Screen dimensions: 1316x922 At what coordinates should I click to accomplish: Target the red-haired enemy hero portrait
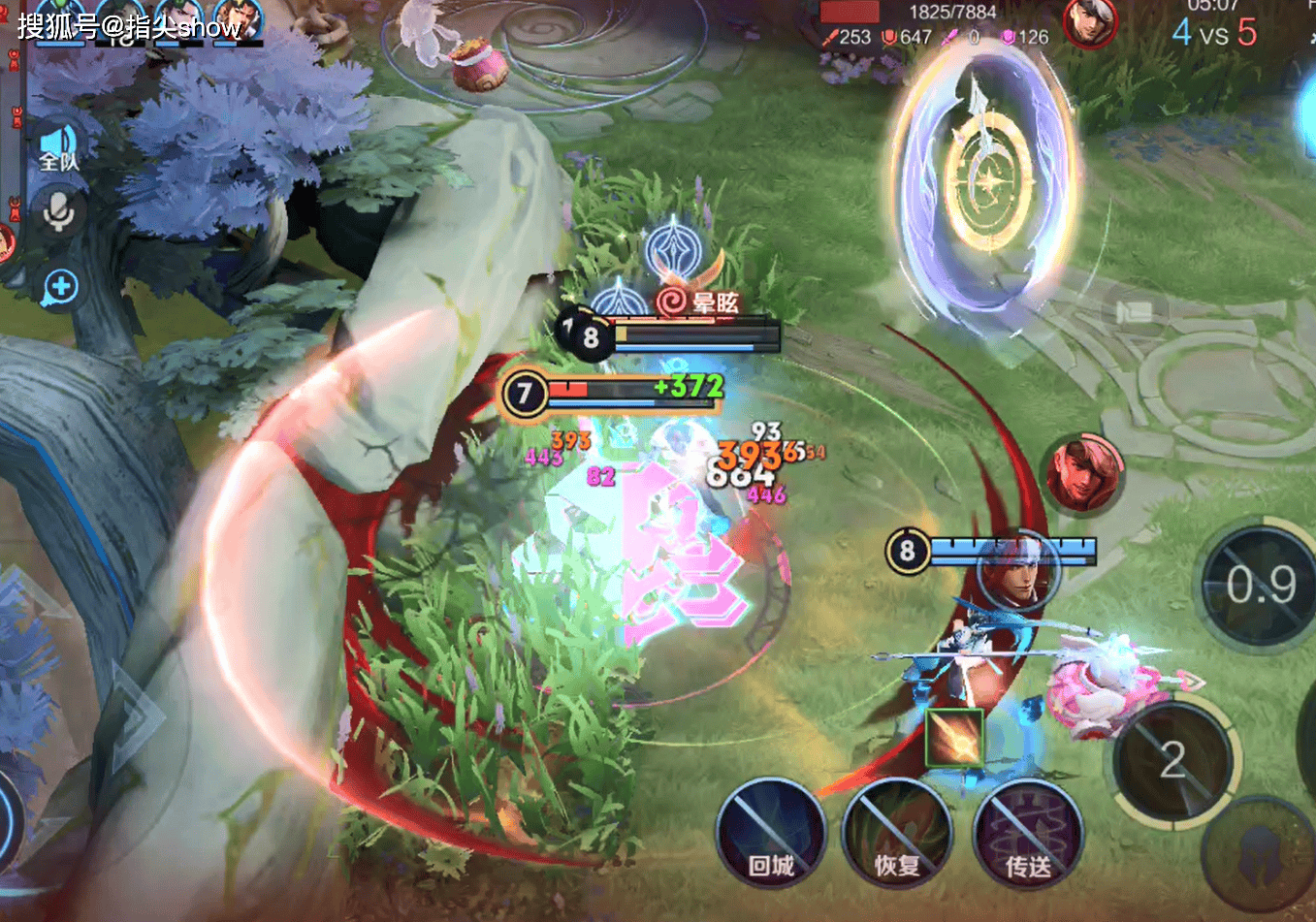[x=1084, y=472]
